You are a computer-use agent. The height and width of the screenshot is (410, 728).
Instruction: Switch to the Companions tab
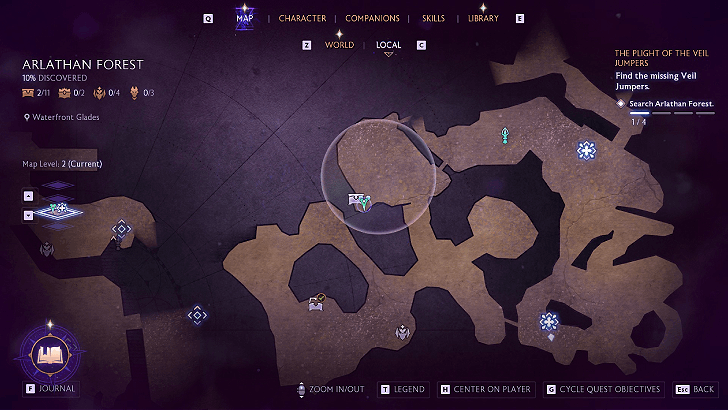click(372, 18)
